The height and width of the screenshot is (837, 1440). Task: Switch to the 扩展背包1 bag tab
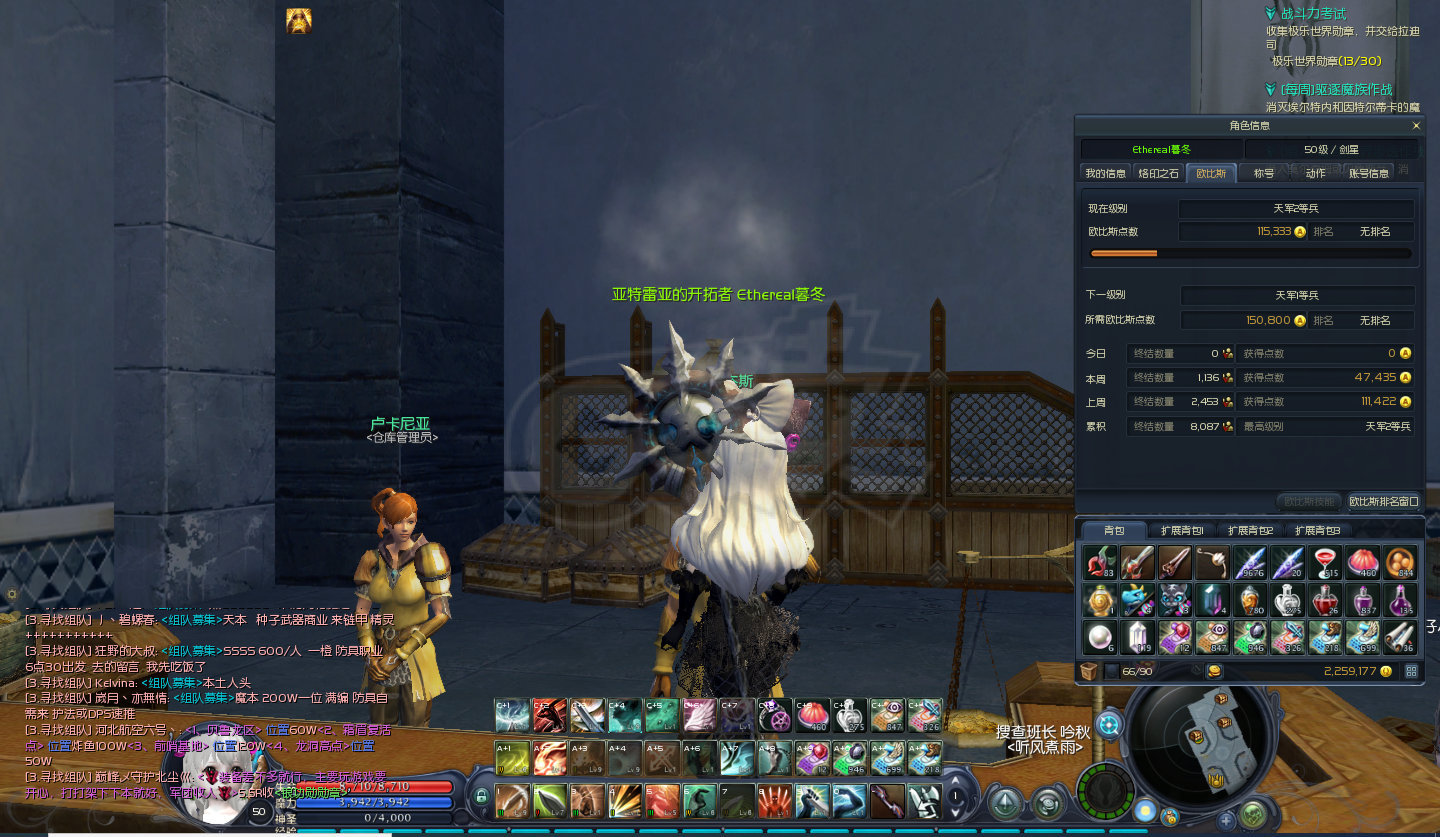coord(1181,530)
